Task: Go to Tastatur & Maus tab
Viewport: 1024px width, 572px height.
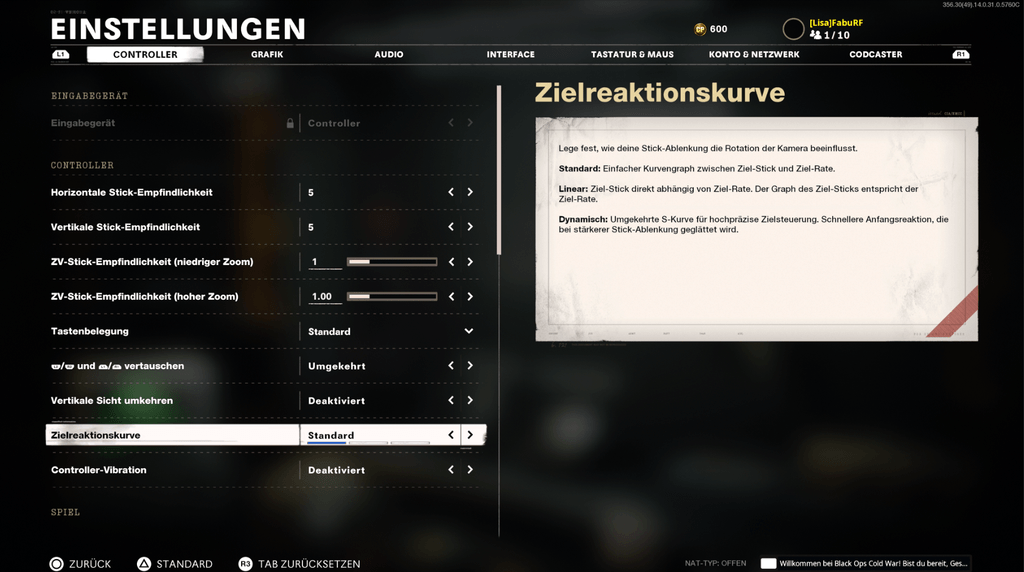Action: click(x=632, y=55)
